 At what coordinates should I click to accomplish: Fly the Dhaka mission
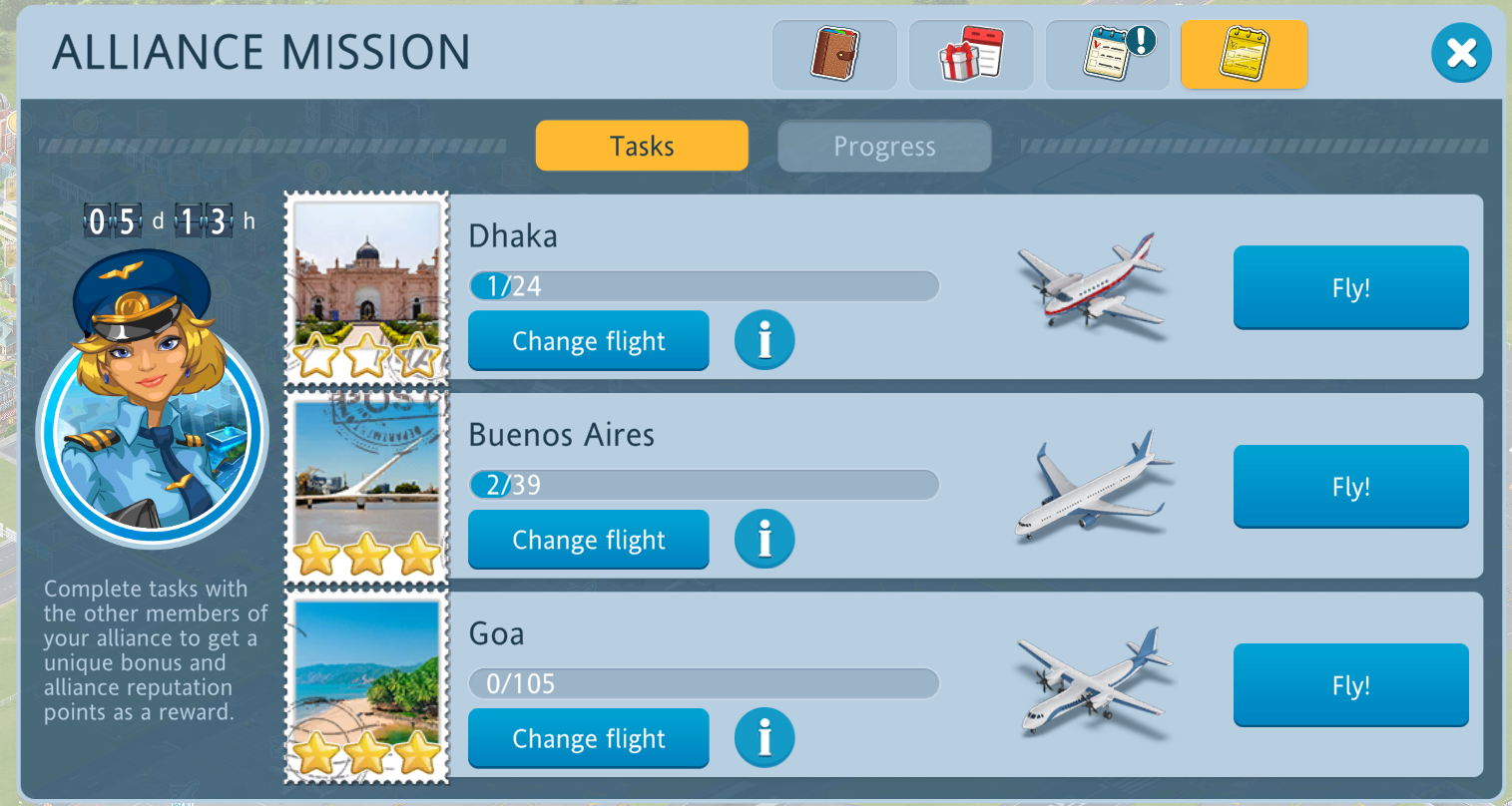tap(1350, 287)
